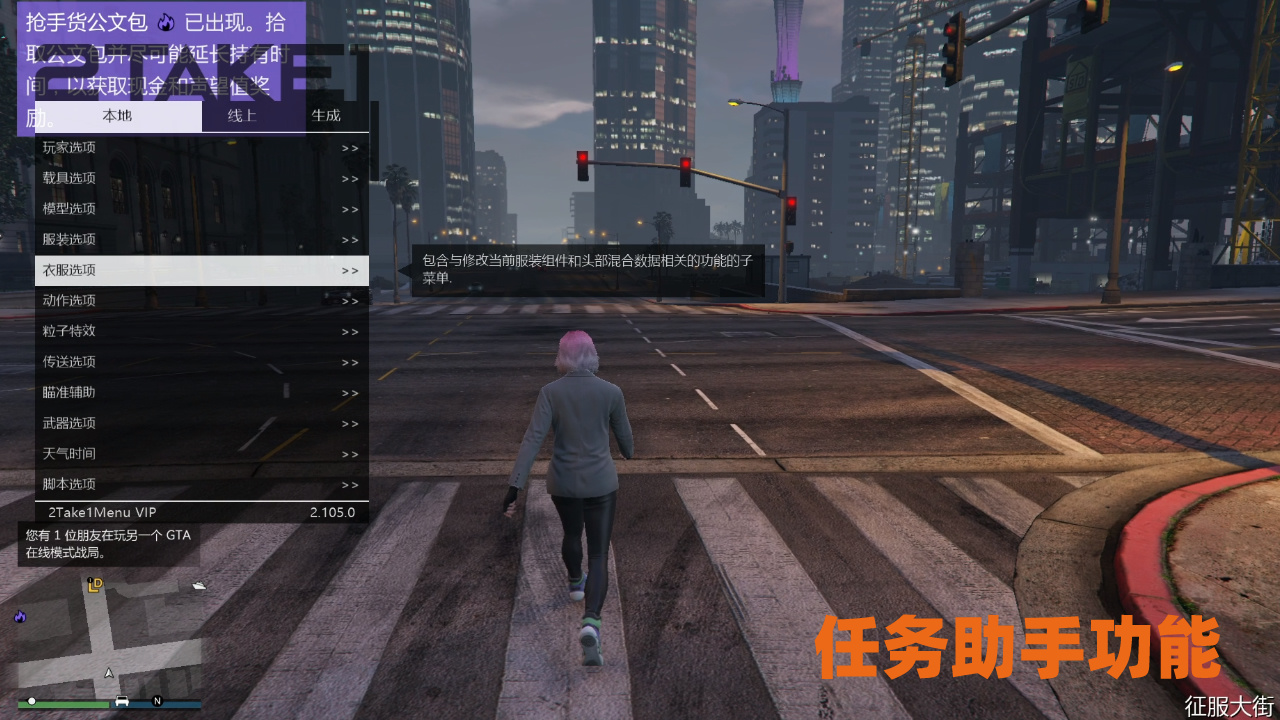Expand the 武器选项 submenu
The width and height of the screenshot is (1280, 720).
pyautogui.click(x=348, y=422)
